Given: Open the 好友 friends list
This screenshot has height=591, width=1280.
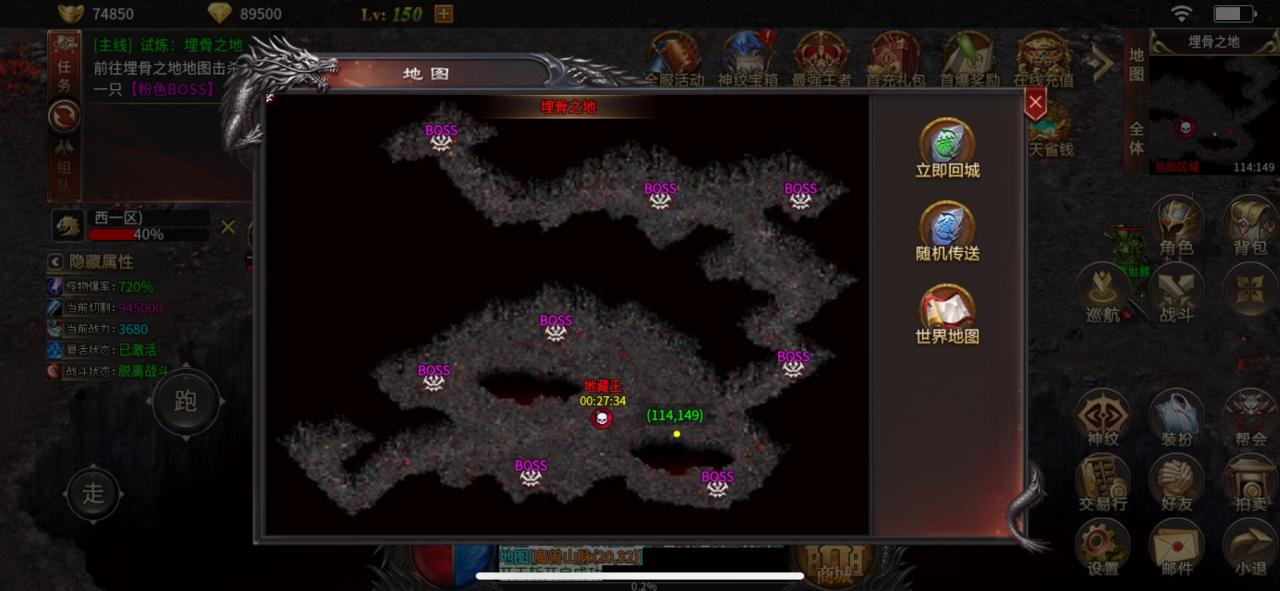Looking at the screenshot, I should pyautogui.click(x=1176, y=483).
